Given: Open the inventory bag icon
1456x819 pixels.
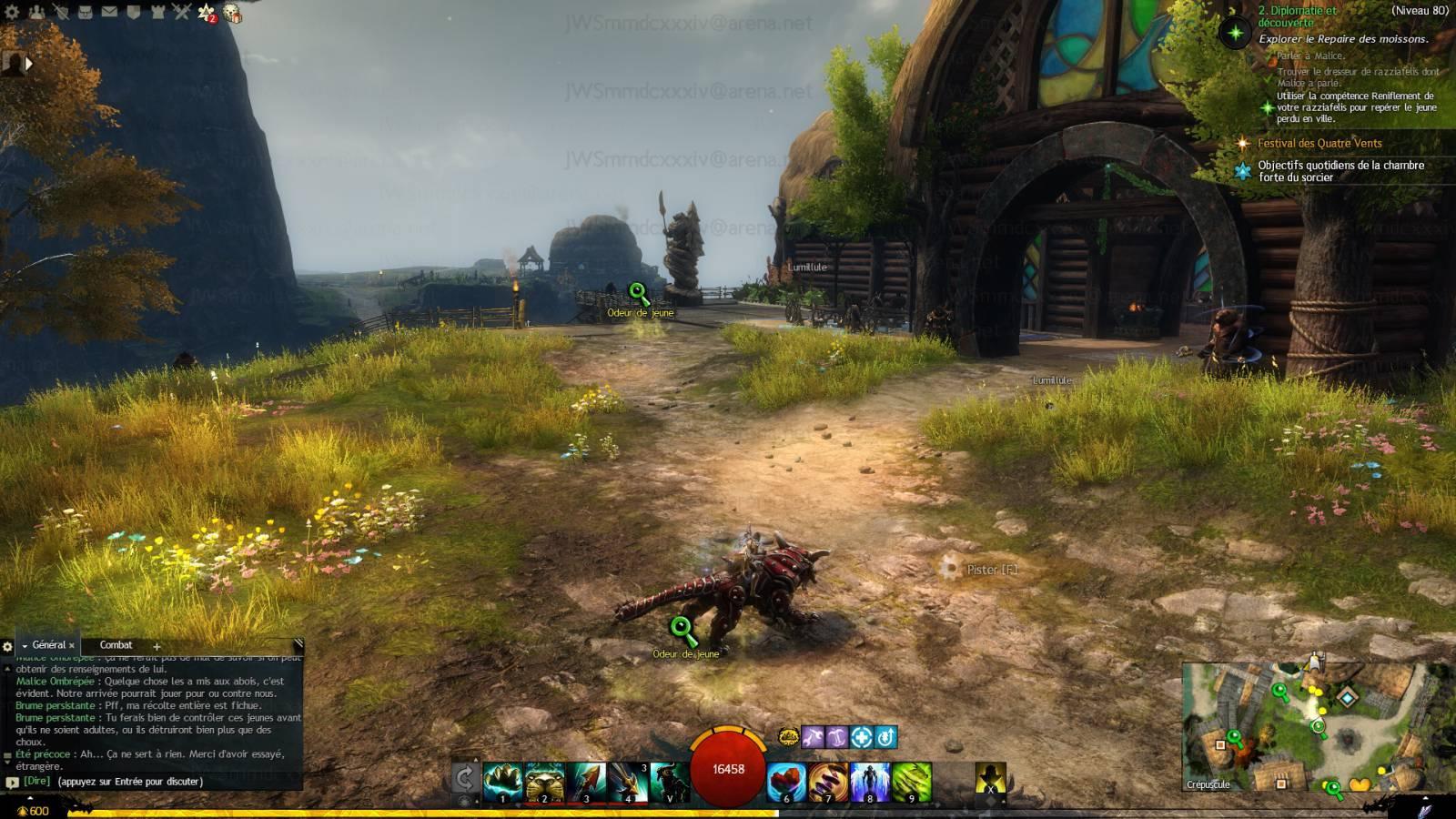Looking at the screenshot, I should pyautogui.click(x=86, y=12).
